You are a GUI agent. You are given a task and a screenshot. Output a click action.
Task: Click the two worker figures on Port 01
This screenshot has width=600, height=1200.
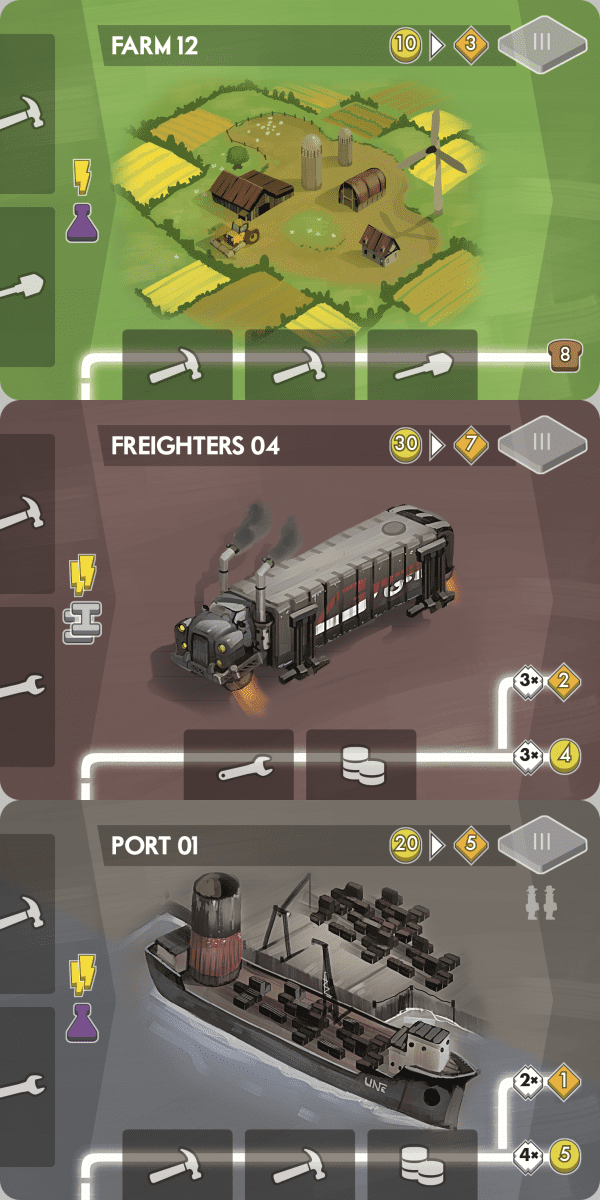point(540,900)
